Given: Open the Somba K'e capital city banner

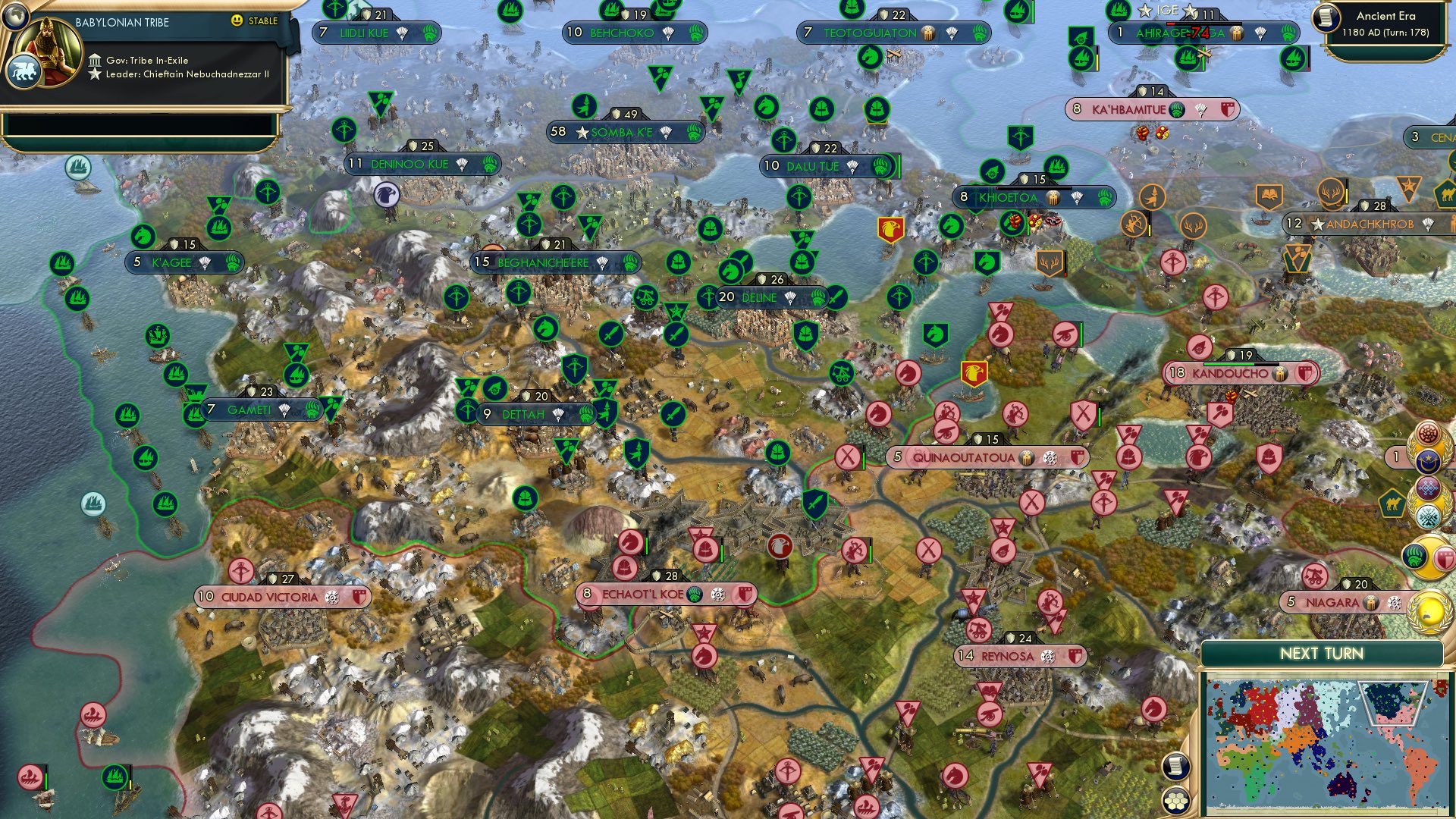Looking at the screenshot, I should [x=623, y=130].
